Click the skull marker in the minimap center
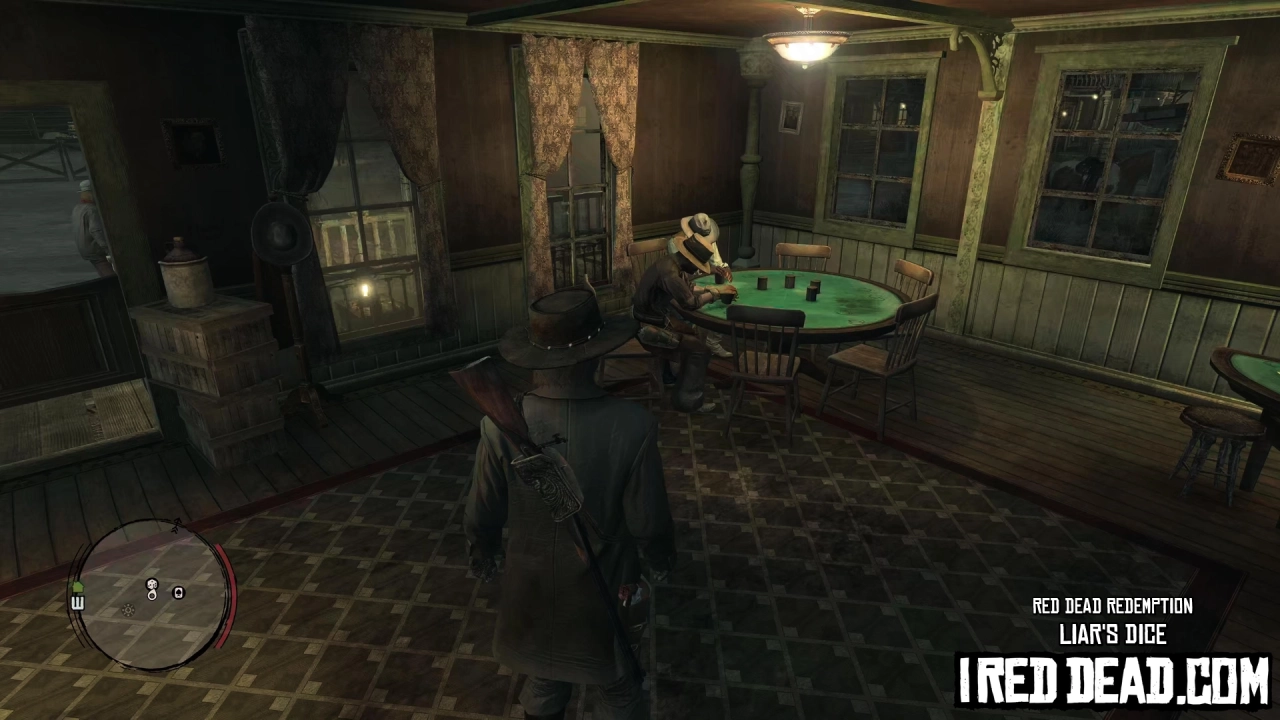 pyautogui.click(x=151, y=584)
